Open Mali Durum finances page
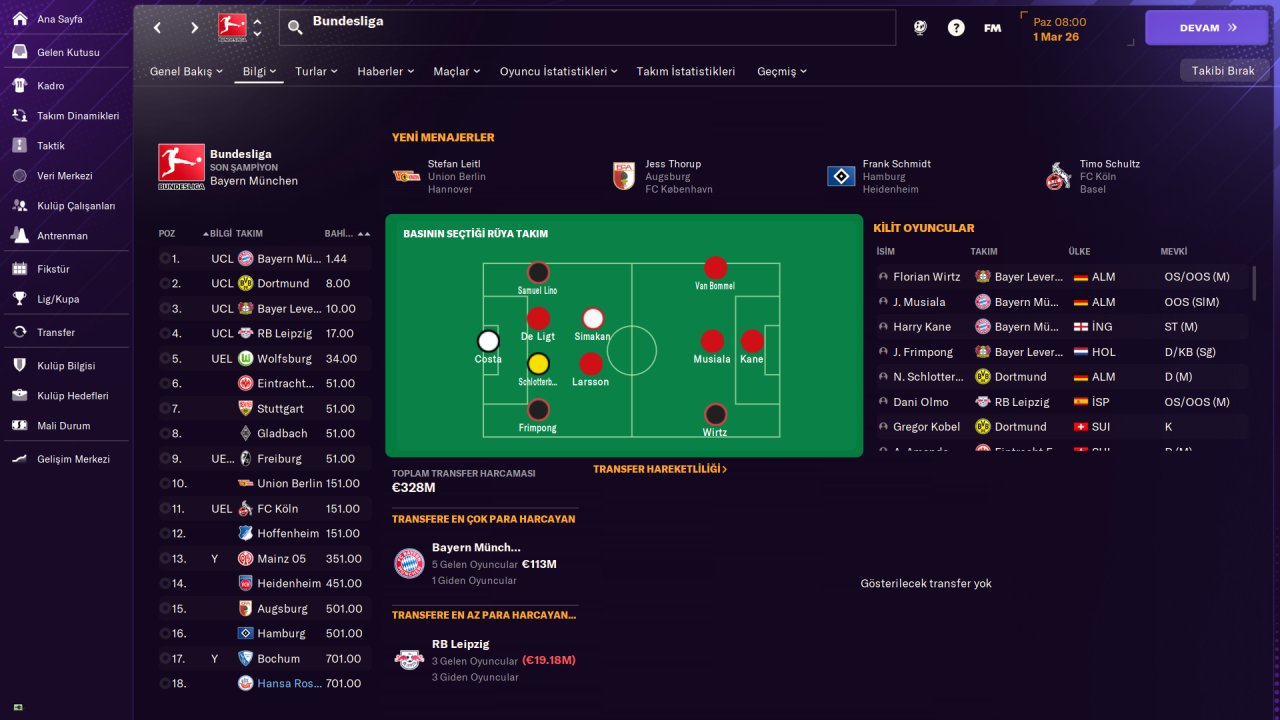The height and width of the screenshot is (720, 1280). point(63,426)
